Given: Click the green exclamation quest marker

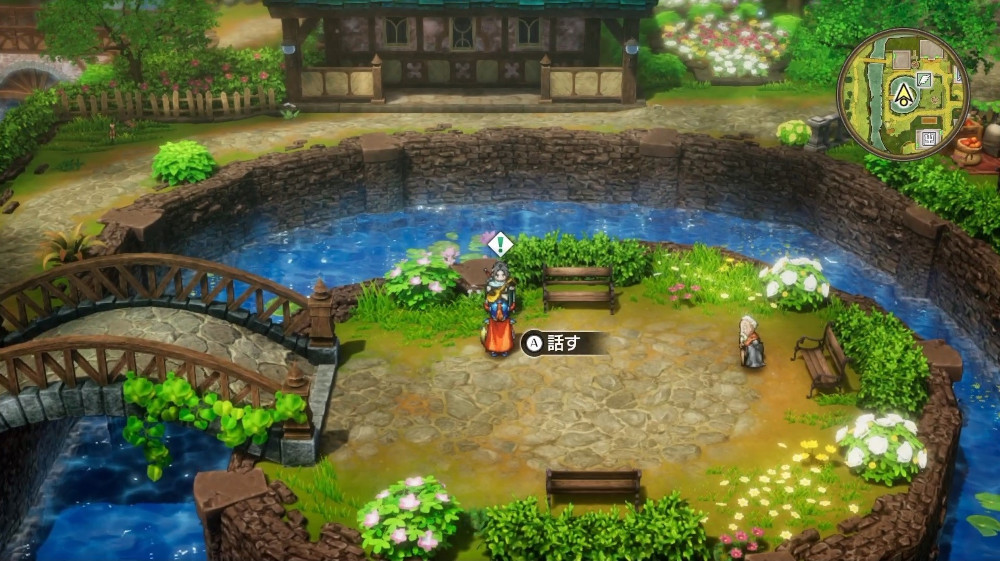Looking at the screenshot, I should (499, 244).
